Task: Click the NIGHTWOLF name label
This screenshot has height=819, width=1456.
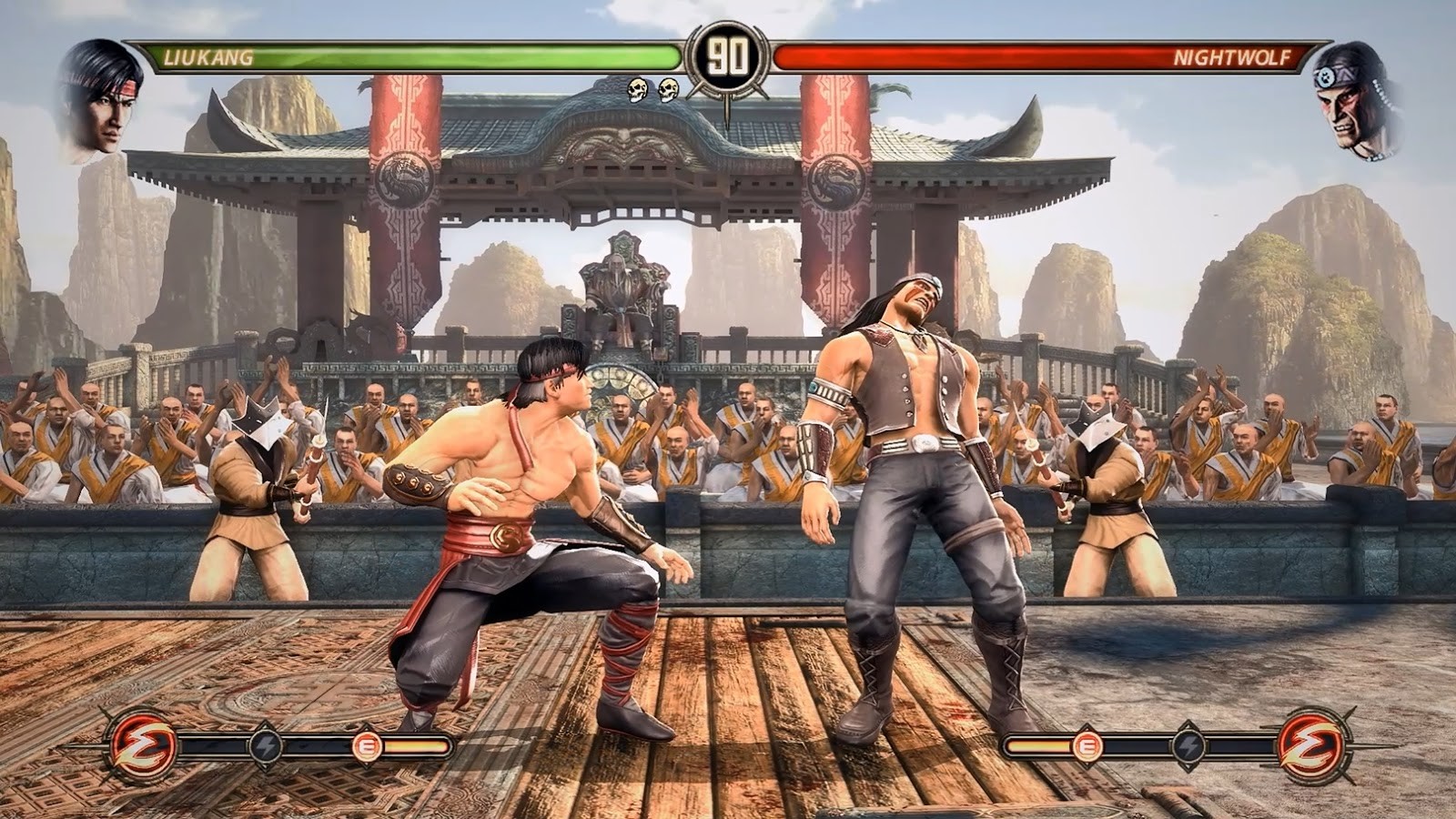Action: 1233,57
